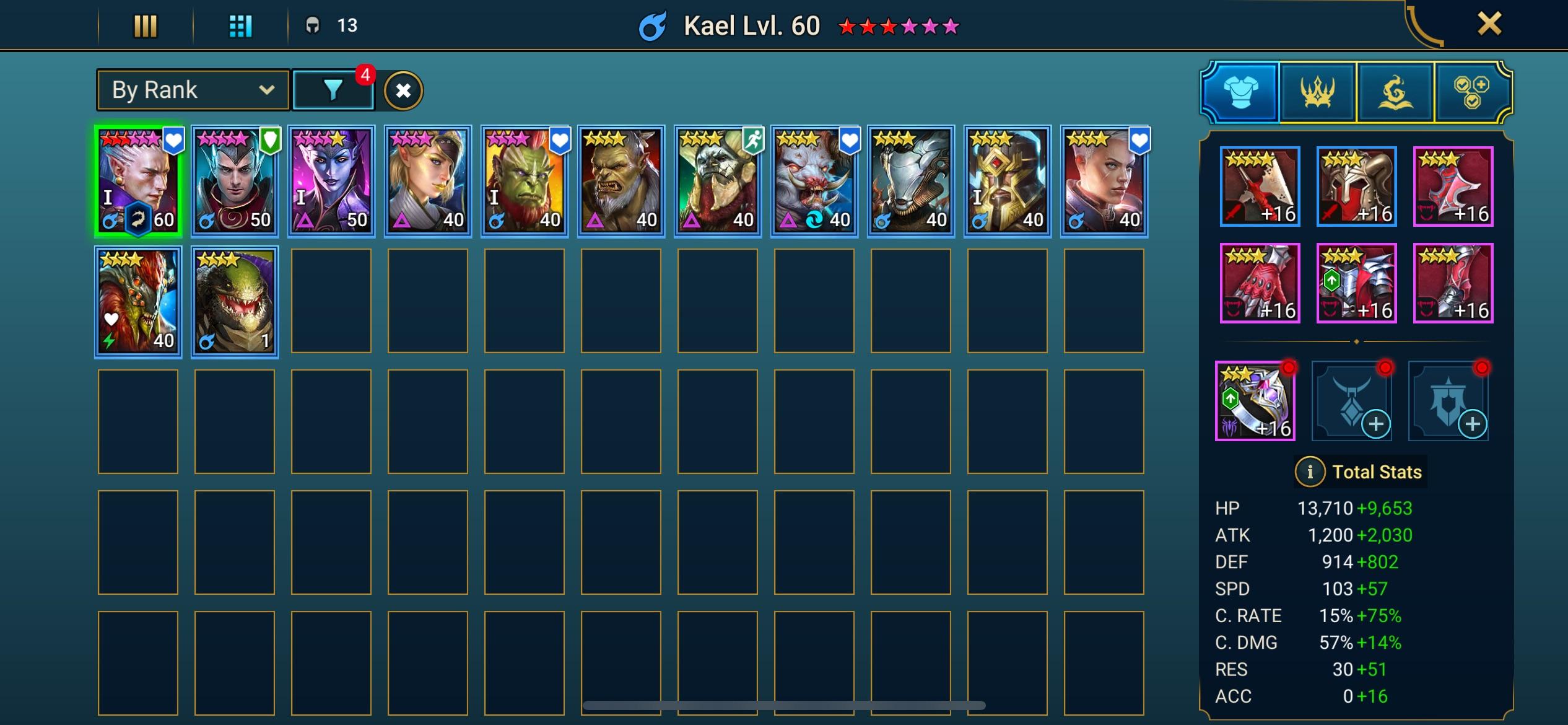Screen dimensions: 1568x725
Task: Switch to list view layout
Action: point(146,25)
